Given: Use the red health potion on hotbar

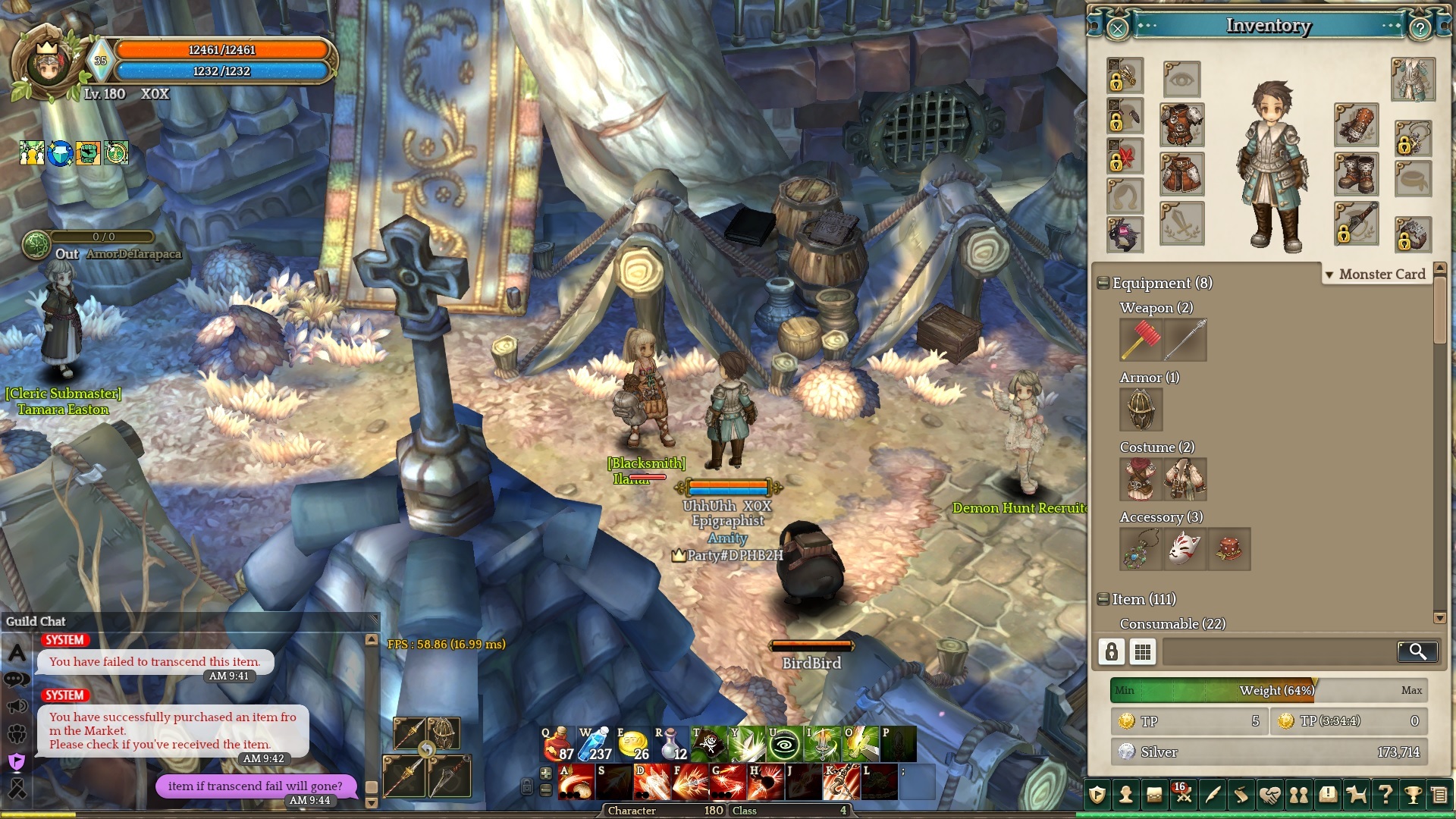Looking at the screenshot, I should coord(557,744).
